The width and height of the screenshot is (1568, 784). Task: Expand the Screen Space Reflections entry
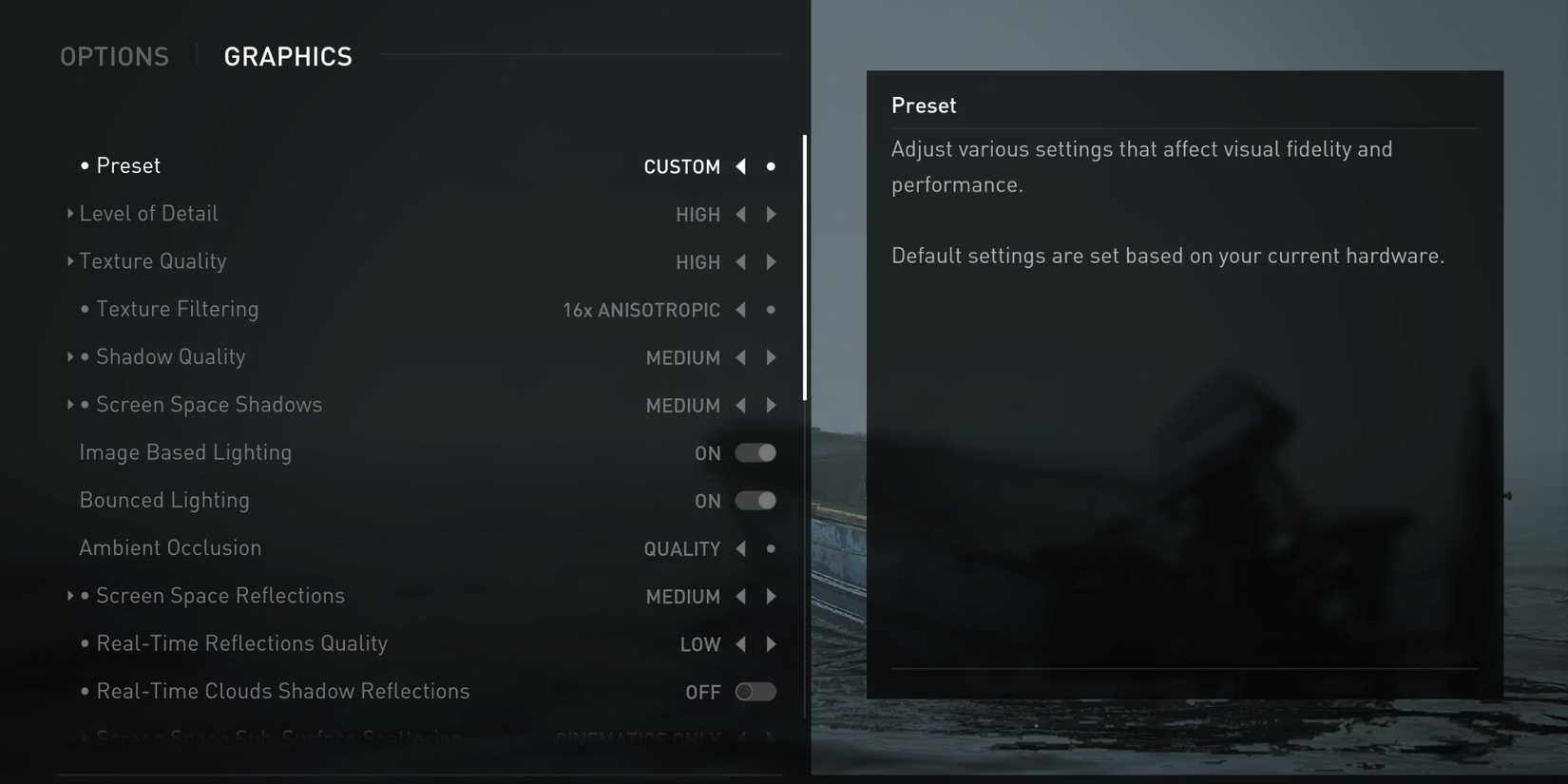pyautogui.click(x=70, y=596)
